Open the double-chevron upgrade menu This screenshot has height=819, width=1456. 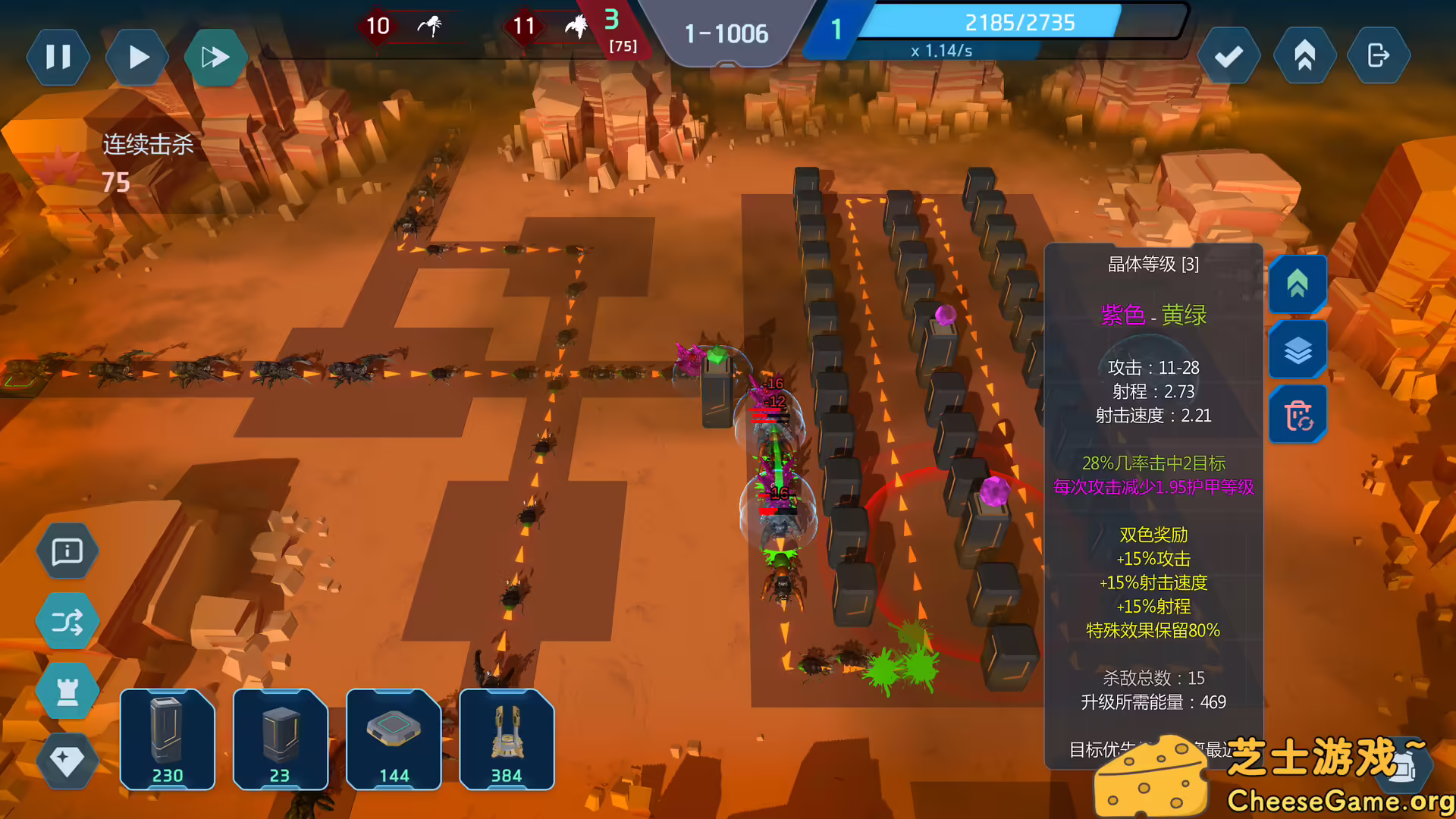(x=1304, y=56)
